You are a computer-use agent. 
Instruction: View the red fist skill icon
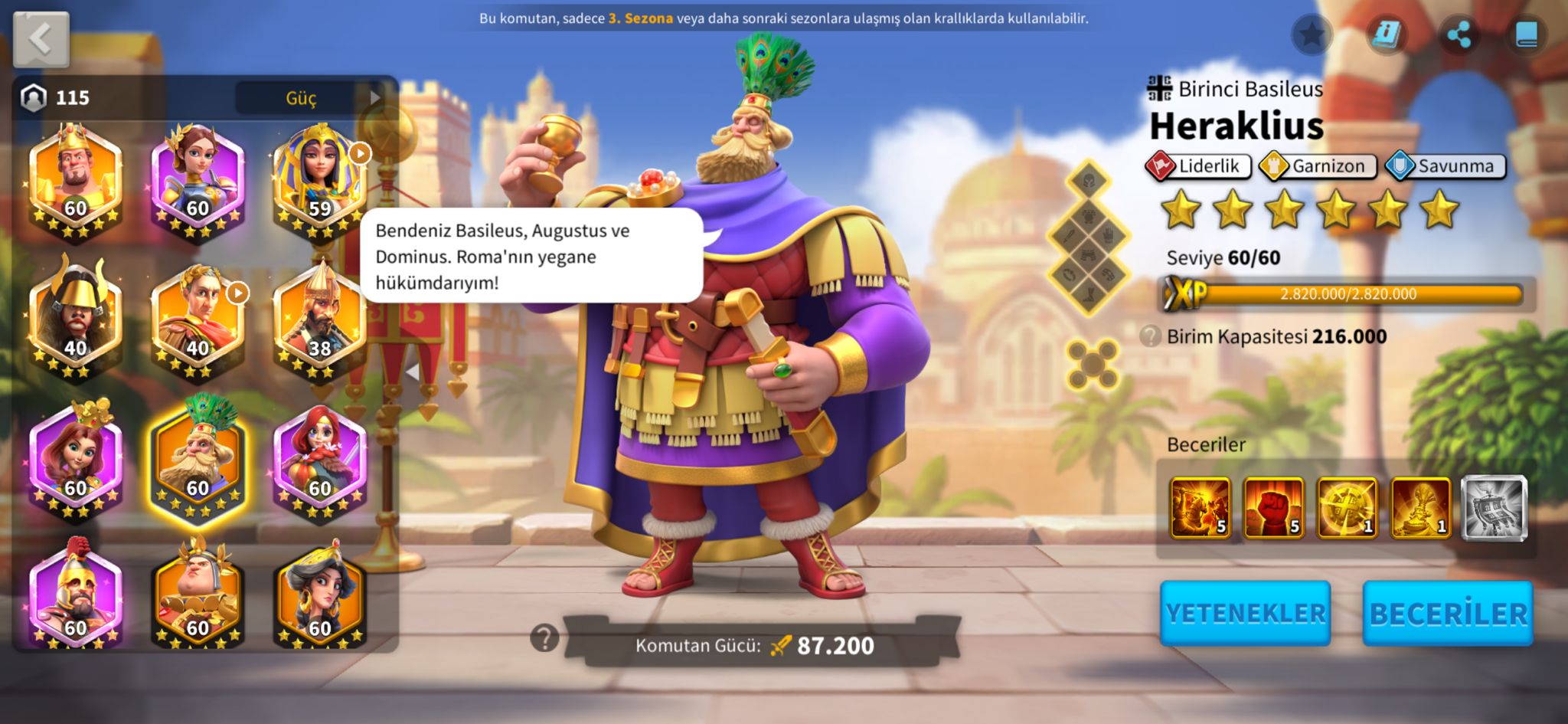[x=1273, y=508]
